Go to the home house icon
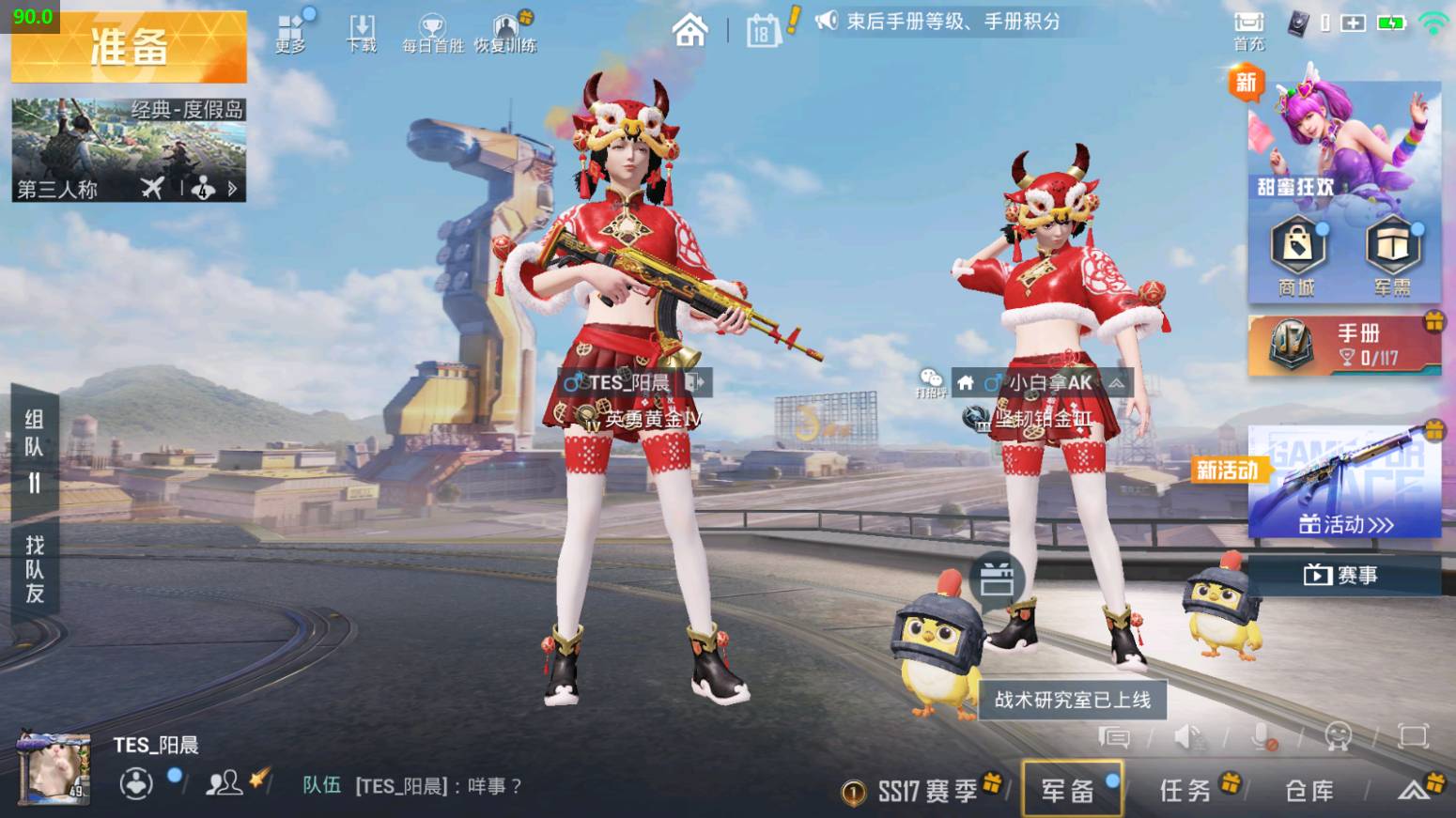The image size is (1456, 818). tap(689, 31)
